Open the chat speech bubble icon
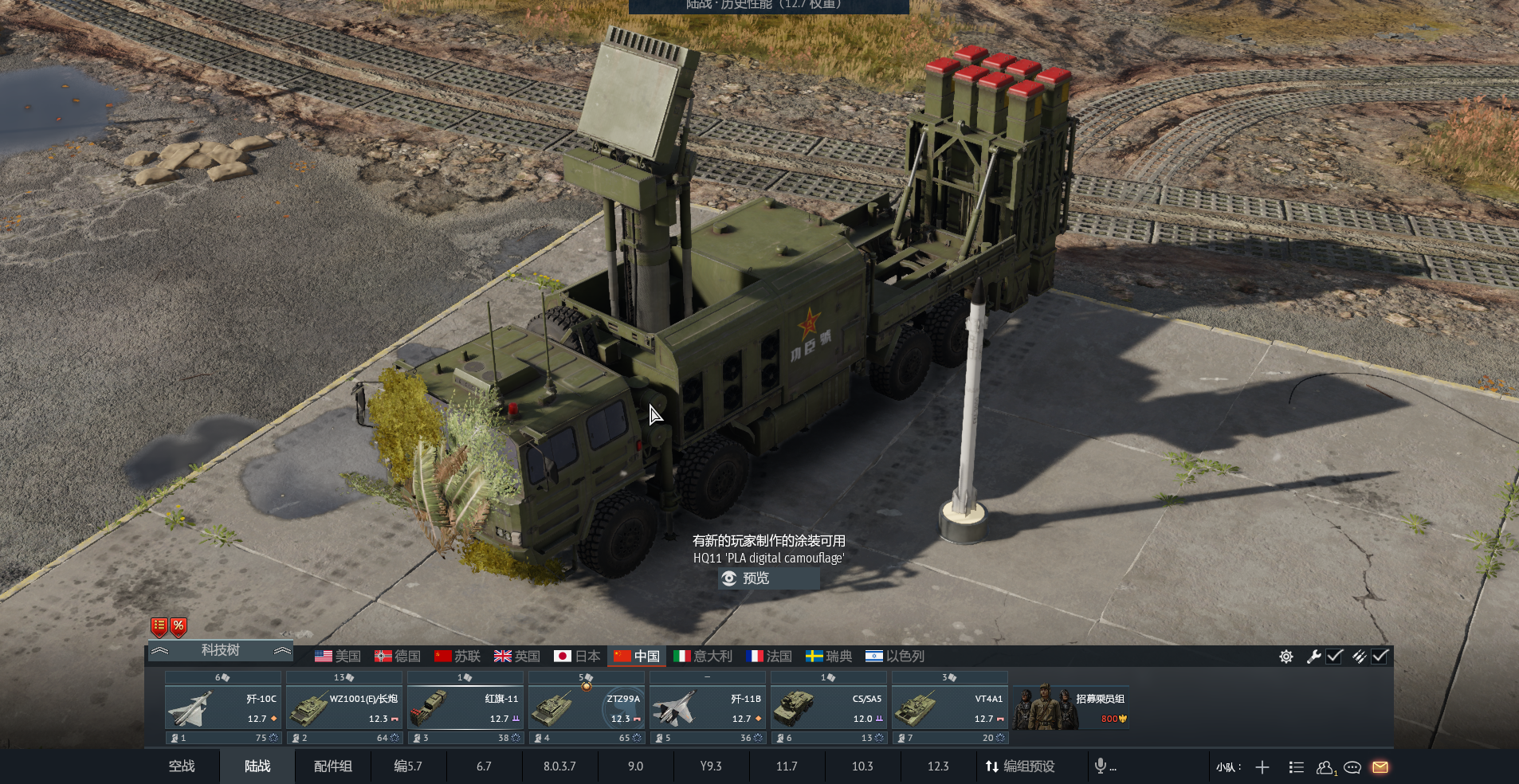Screen dimensions: 1519x784 click(1352, 767)
